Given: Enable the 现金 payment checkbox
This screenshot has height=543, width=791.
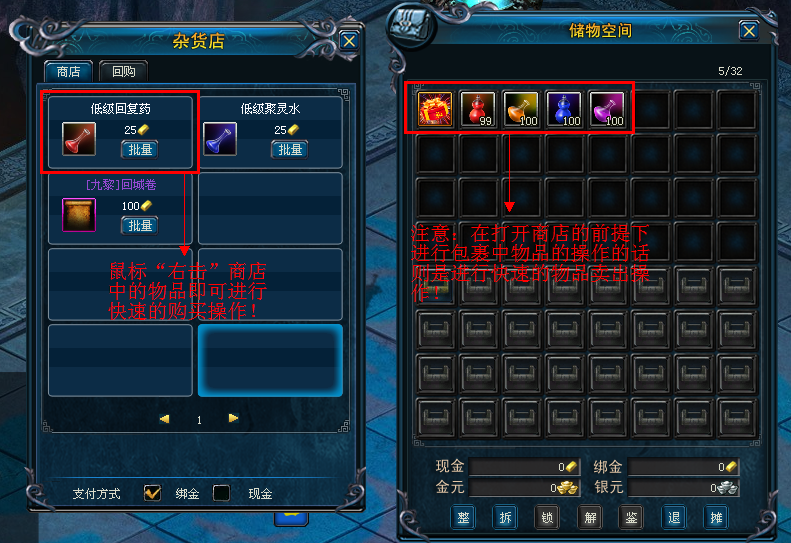Looking at the screenshot, I should 222,493.
